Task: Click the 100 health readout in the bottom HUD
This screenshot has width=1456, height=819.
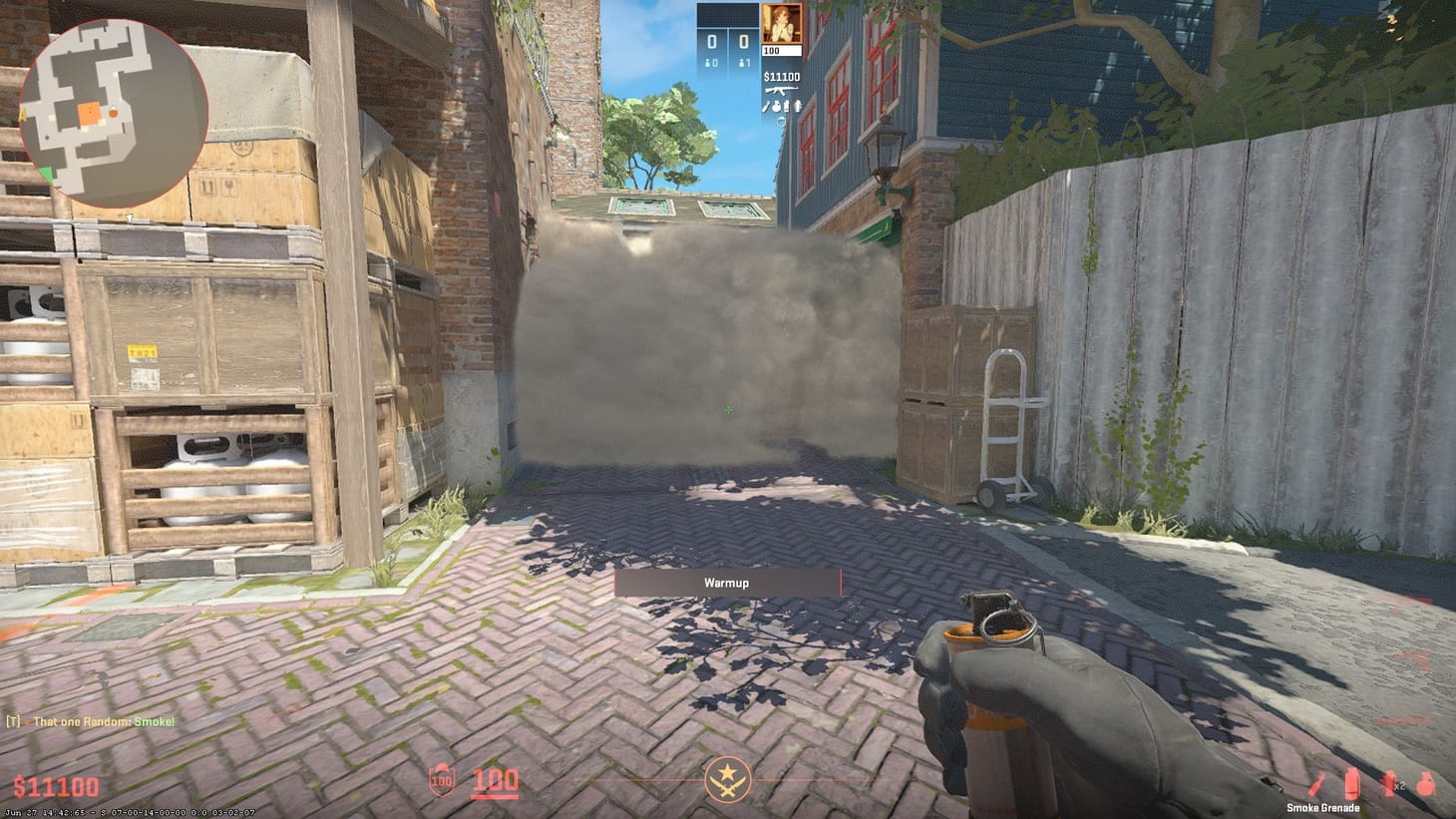Action: pos(496,781)
